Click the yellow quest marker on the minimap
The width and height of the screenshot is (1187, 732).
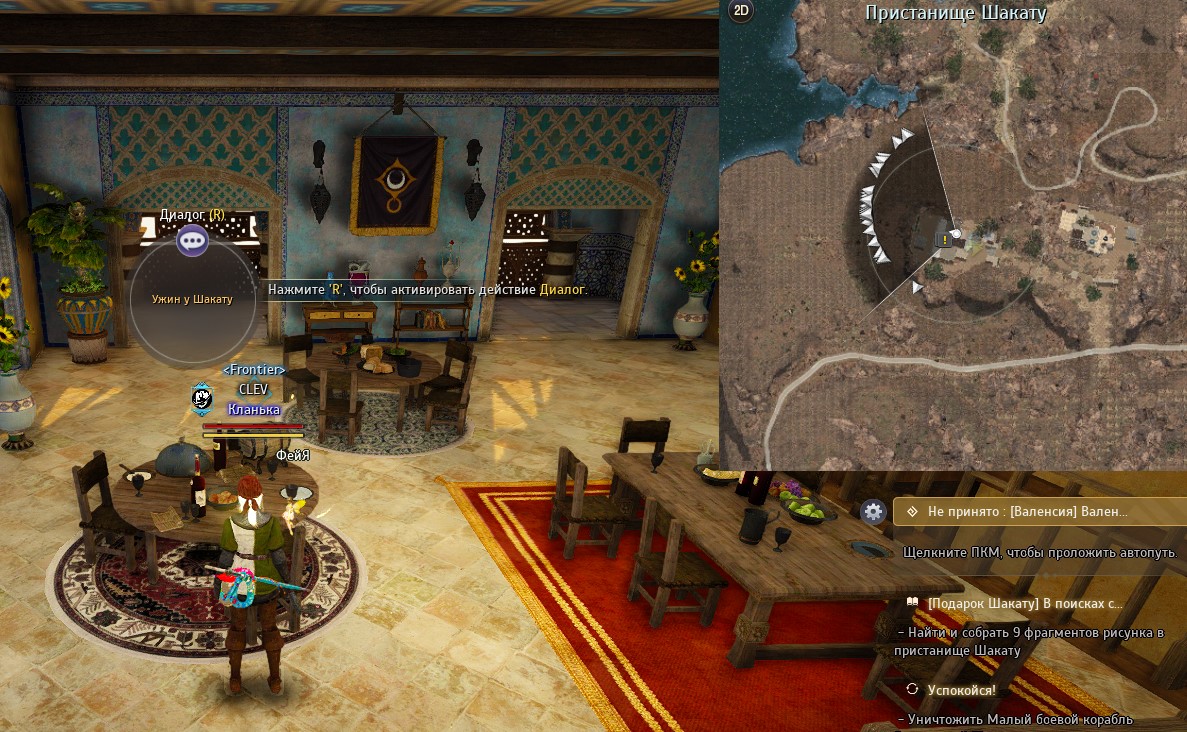944,239
